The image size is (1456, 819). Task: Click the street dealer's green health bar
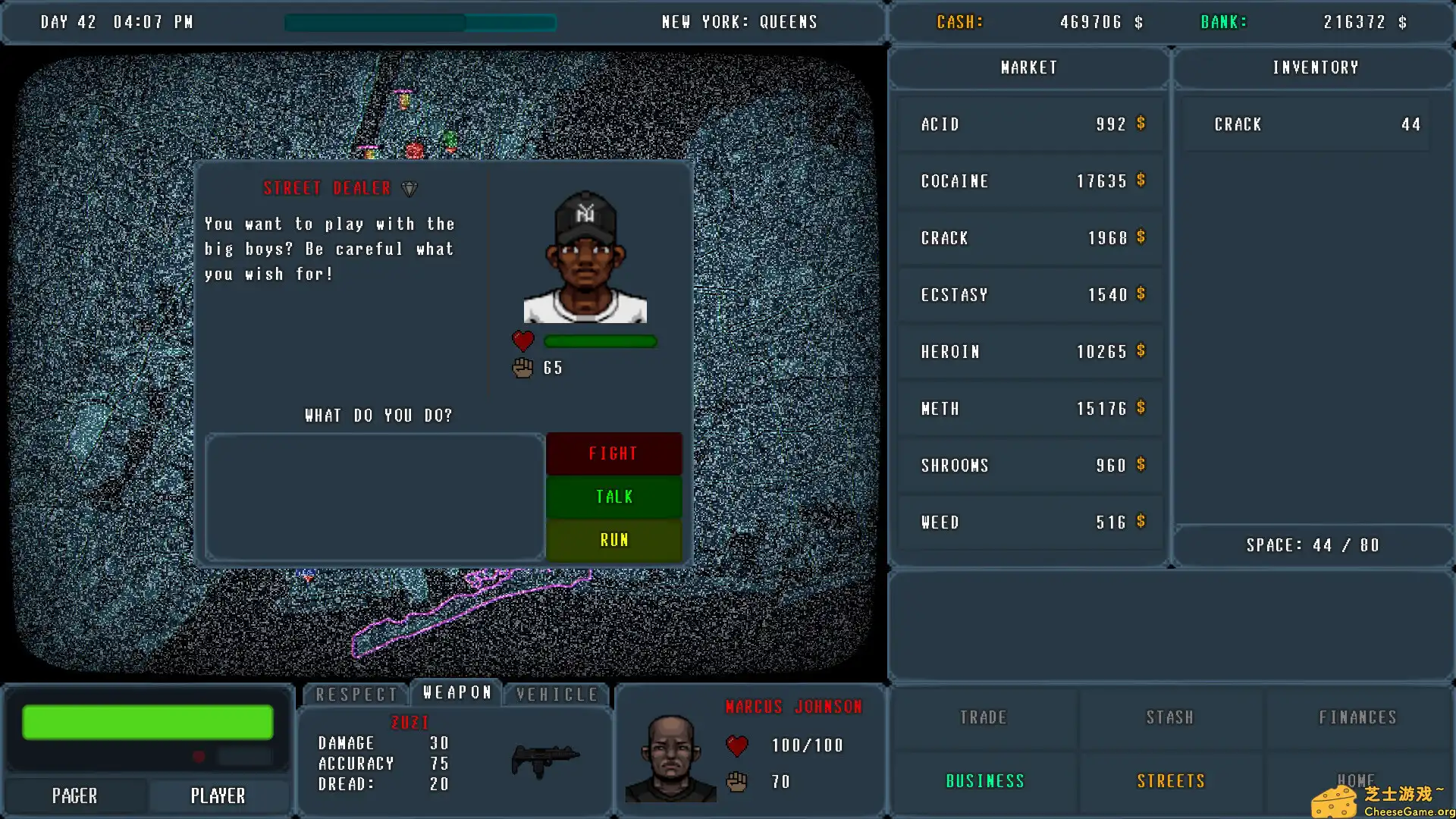[600, 341]
